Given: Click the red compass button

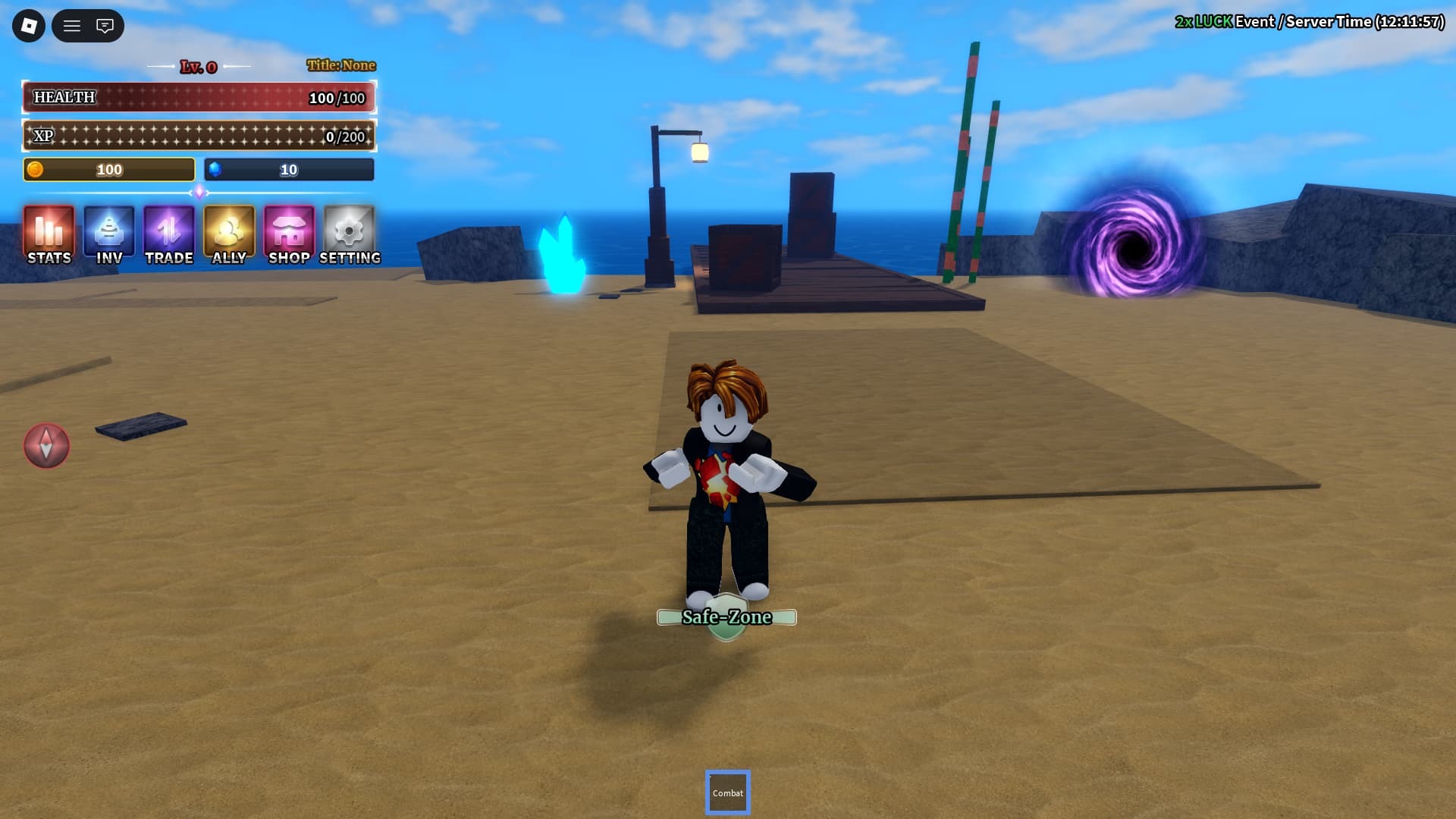Looking at the screenshot, I should (x=46, y=445).
